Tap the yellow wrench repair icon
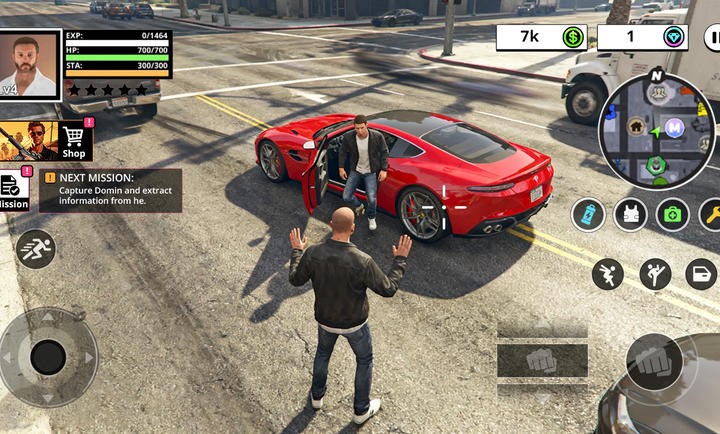 712,214
